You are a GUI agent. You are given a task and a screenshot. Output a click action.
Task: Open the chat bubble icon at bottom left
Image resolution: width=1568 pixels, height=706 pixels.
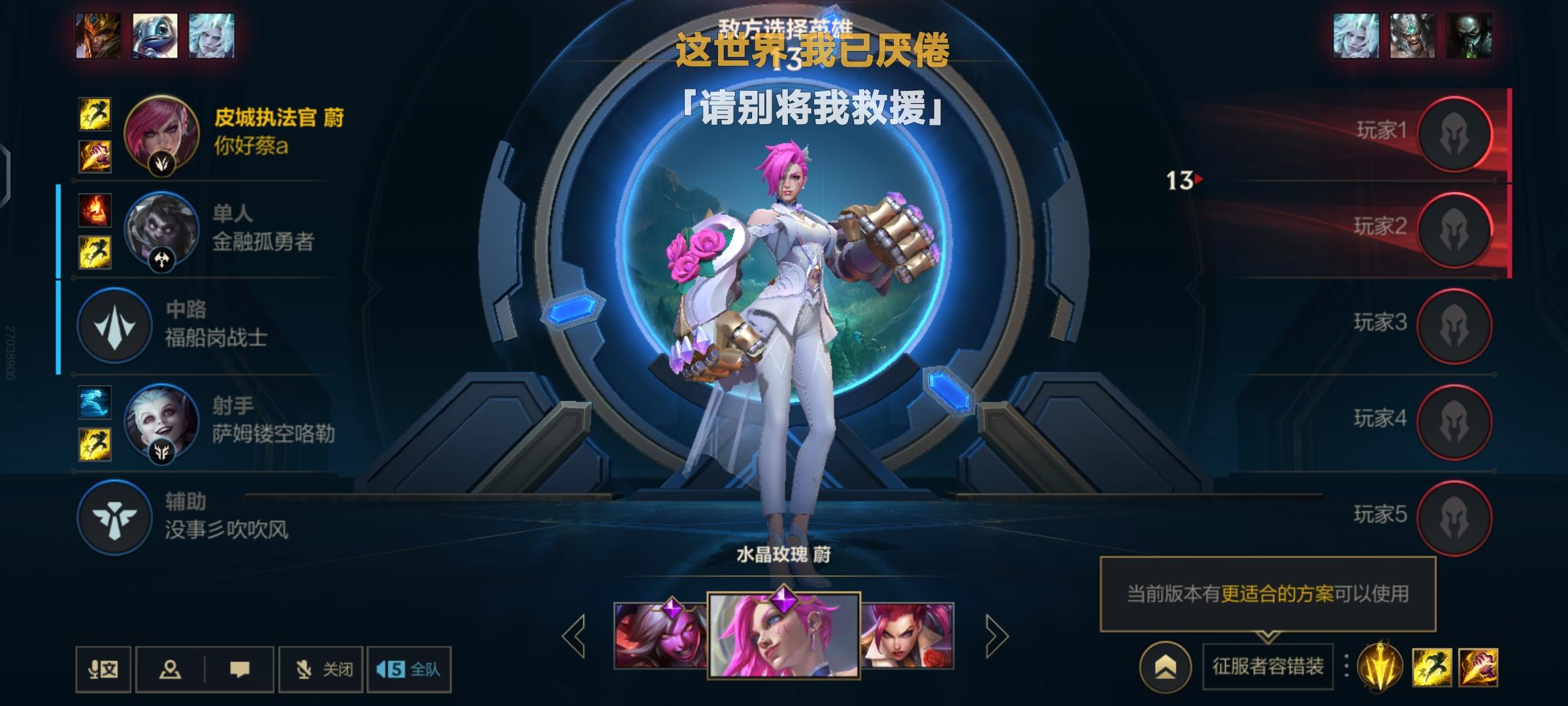pyautogui.click(x=241, y=669)
